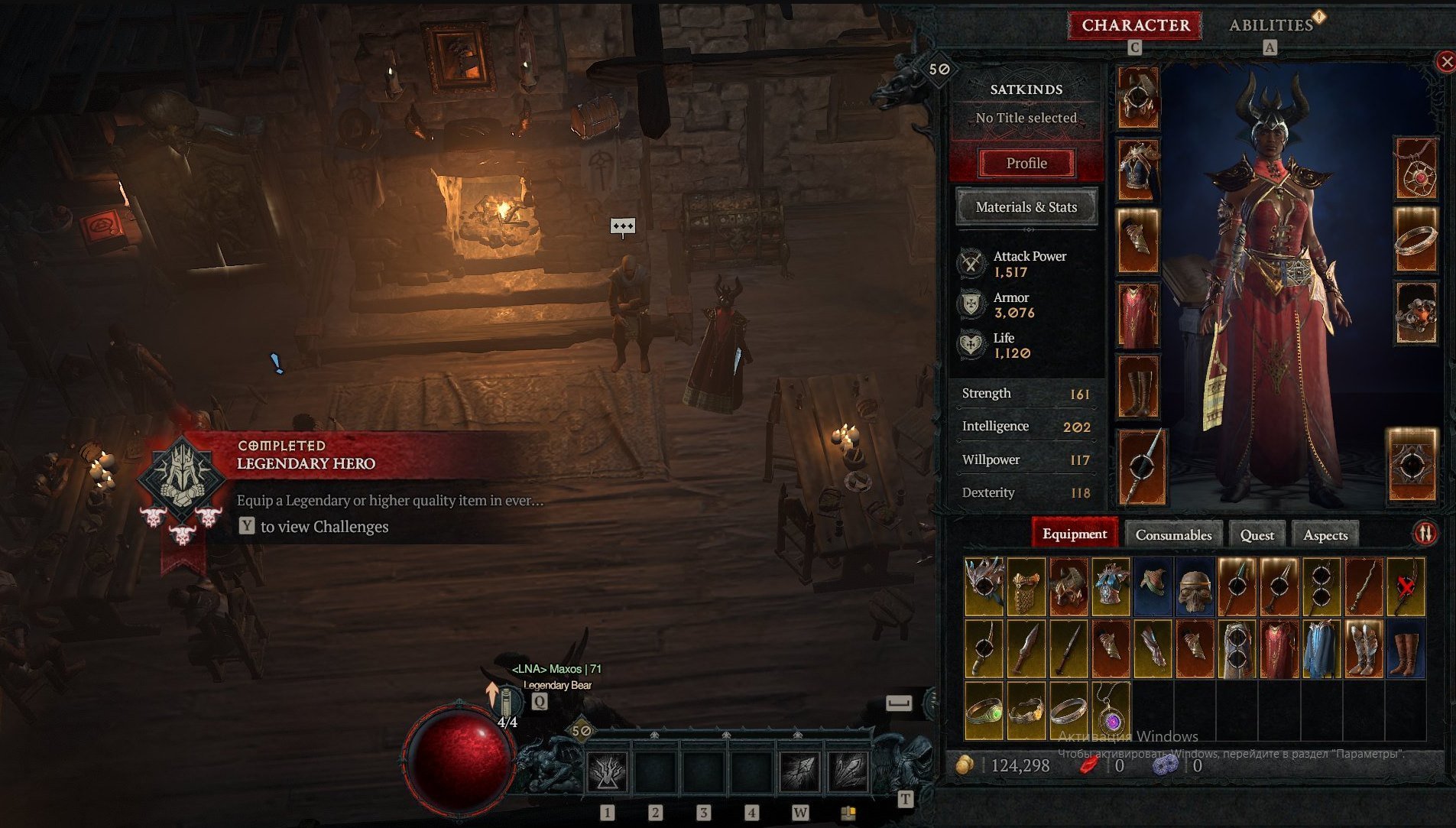Sort the inventory with the arrows button

click(1425, 533)
